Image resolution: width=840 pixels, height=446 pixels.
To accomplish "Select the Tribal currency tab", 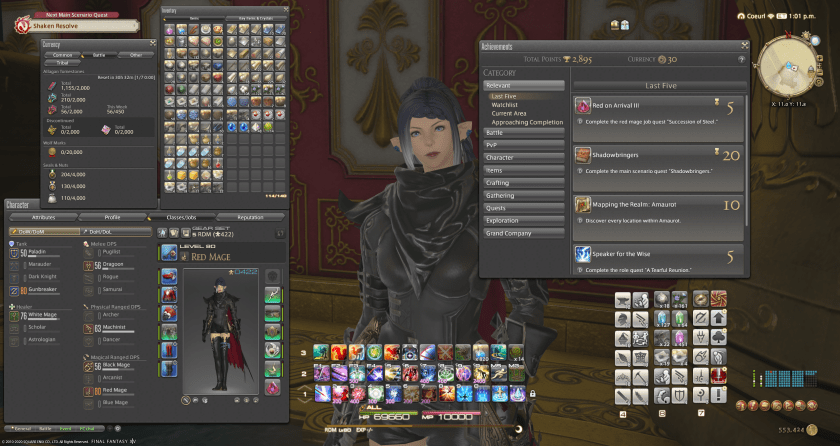I will coord(62,63).
